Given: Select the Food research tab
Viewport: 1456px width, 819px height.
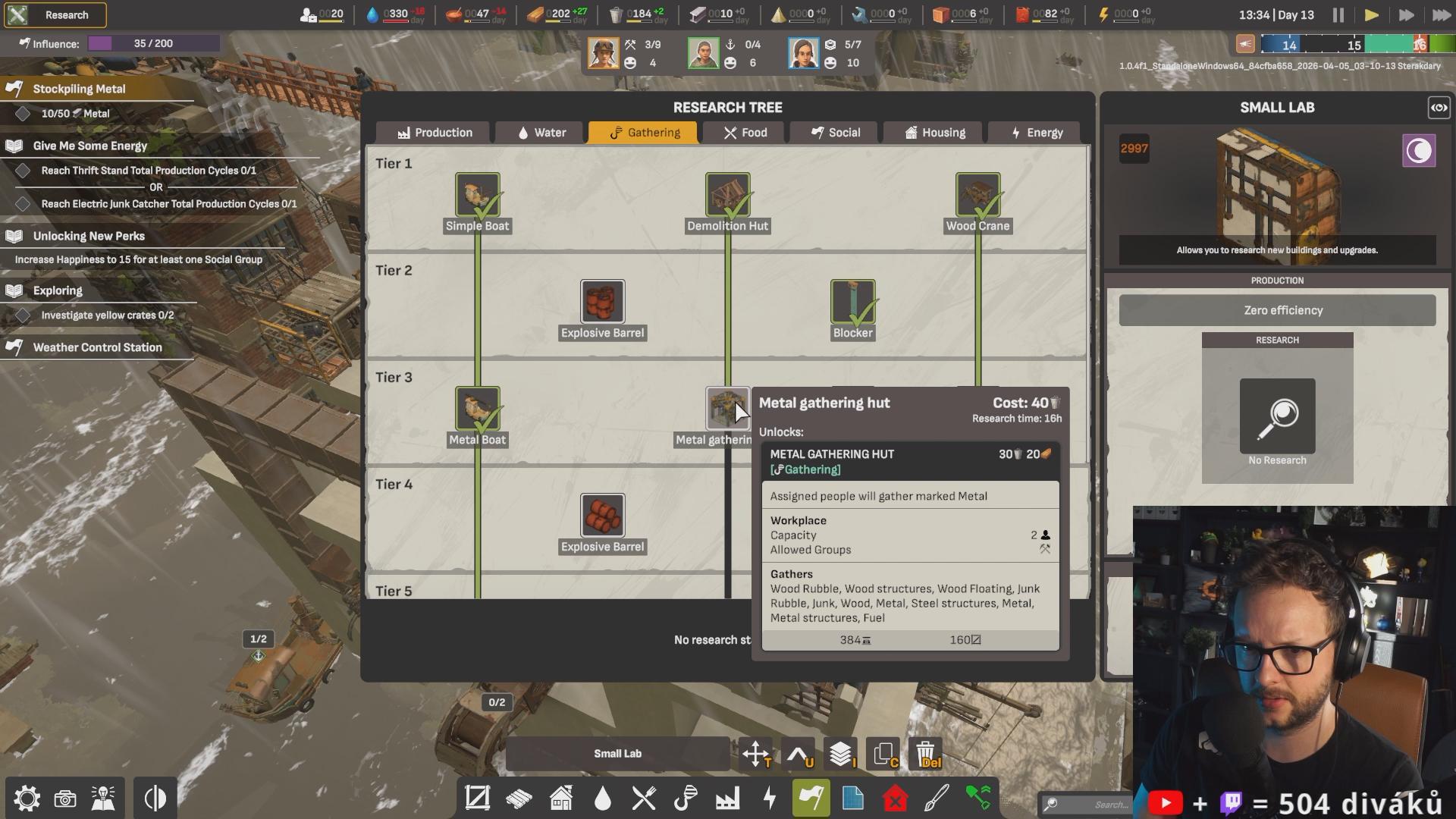Looking at the screenshot, I should (x=745, y=133).
